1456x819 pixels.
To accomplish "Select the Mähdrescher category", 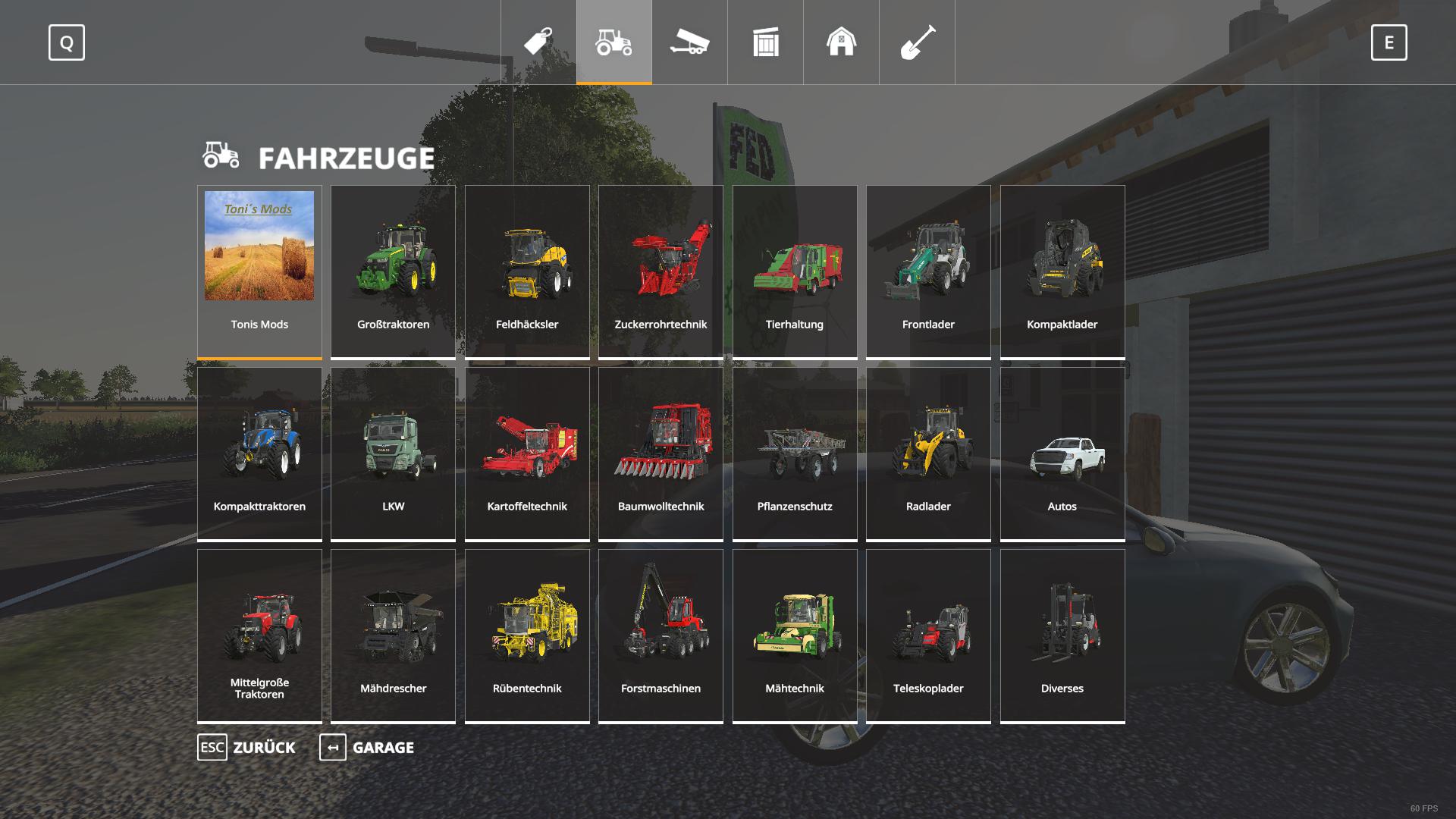I will tap(393, 635).
